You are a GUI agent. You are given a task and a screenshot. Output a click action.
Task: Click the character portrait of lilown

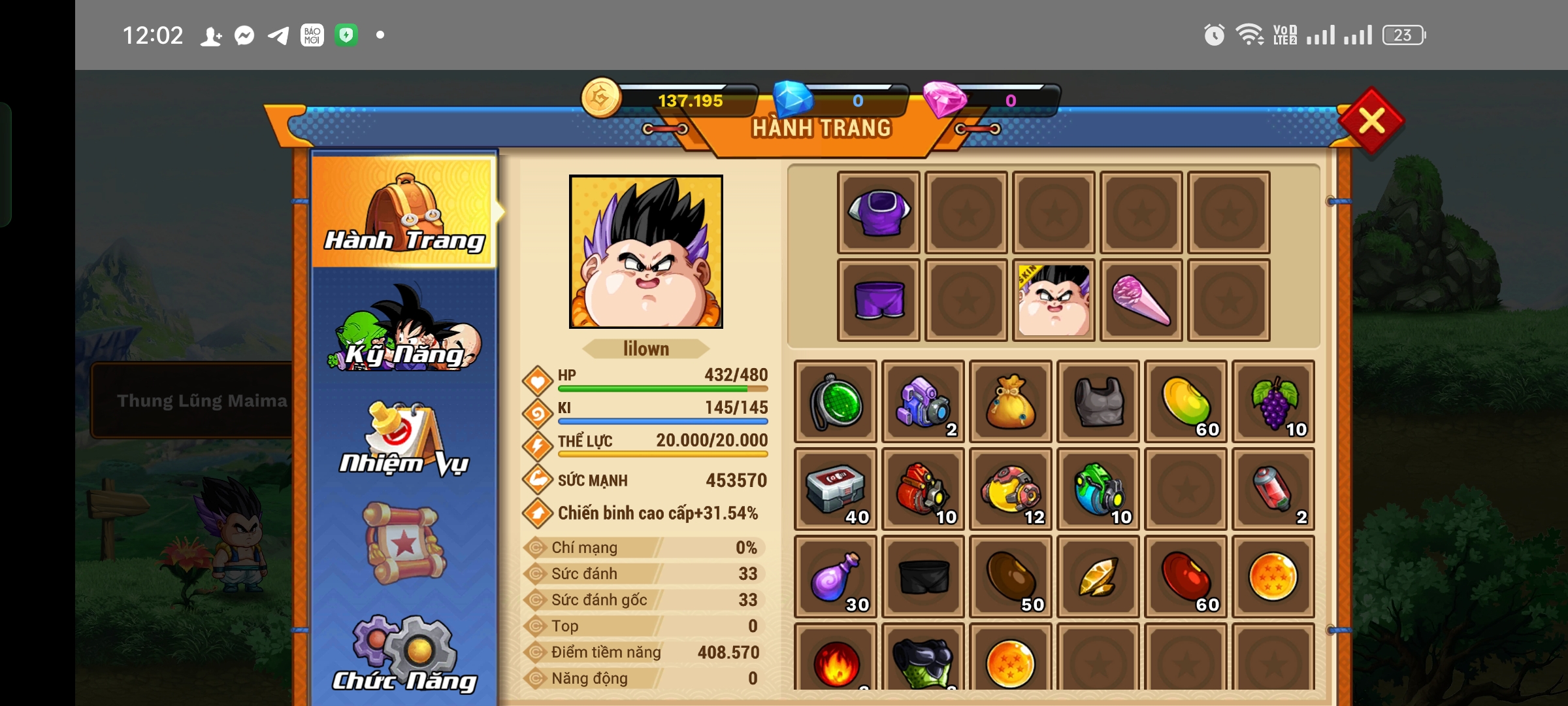(x=645, y=252)
